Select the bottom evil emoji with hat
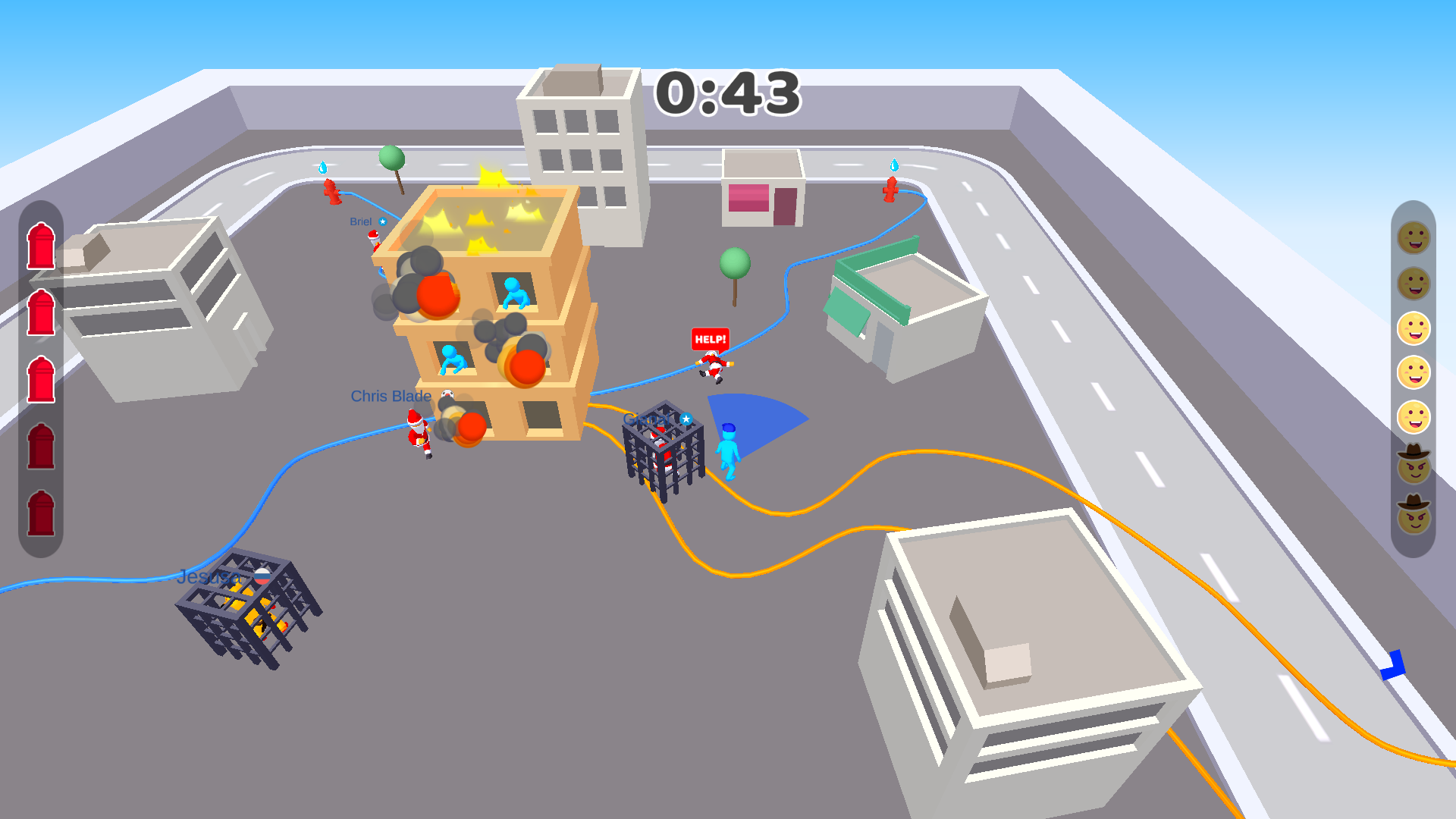Image resolution: width=1456 pixels, height=819 pixels. click(x=1414, y=517)
